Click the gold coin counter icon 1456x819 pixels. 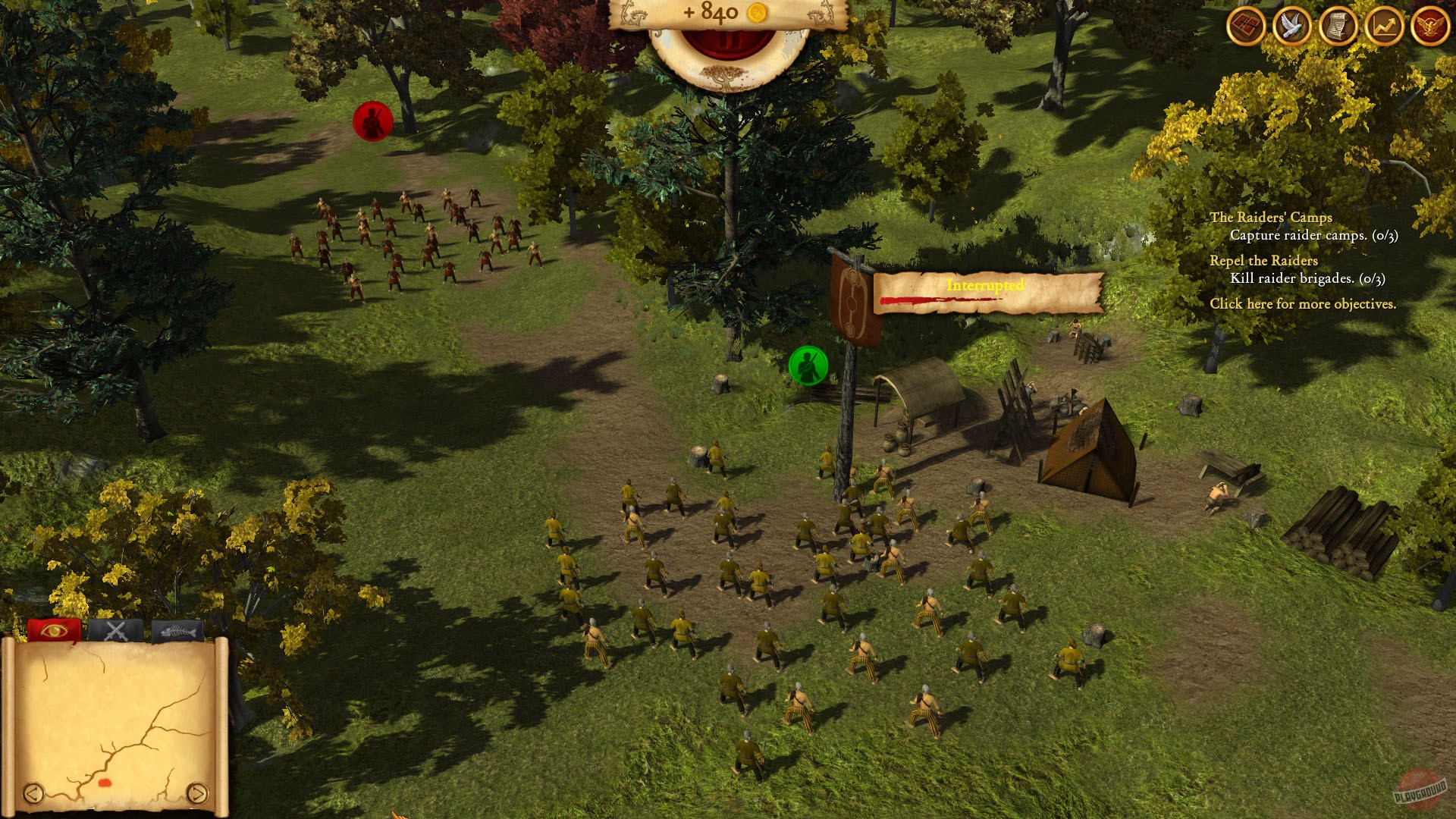pos(759,13)
